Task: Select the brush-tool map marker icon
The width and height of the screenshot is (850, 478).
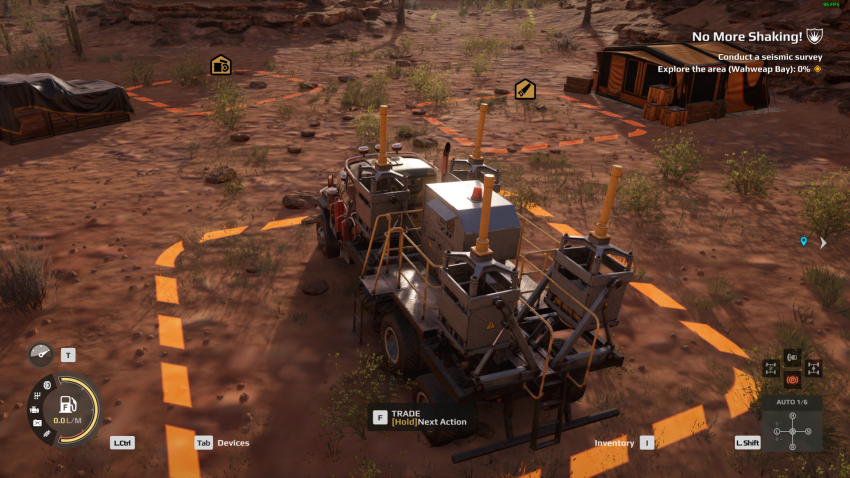Action: click(x=524, y=90)
